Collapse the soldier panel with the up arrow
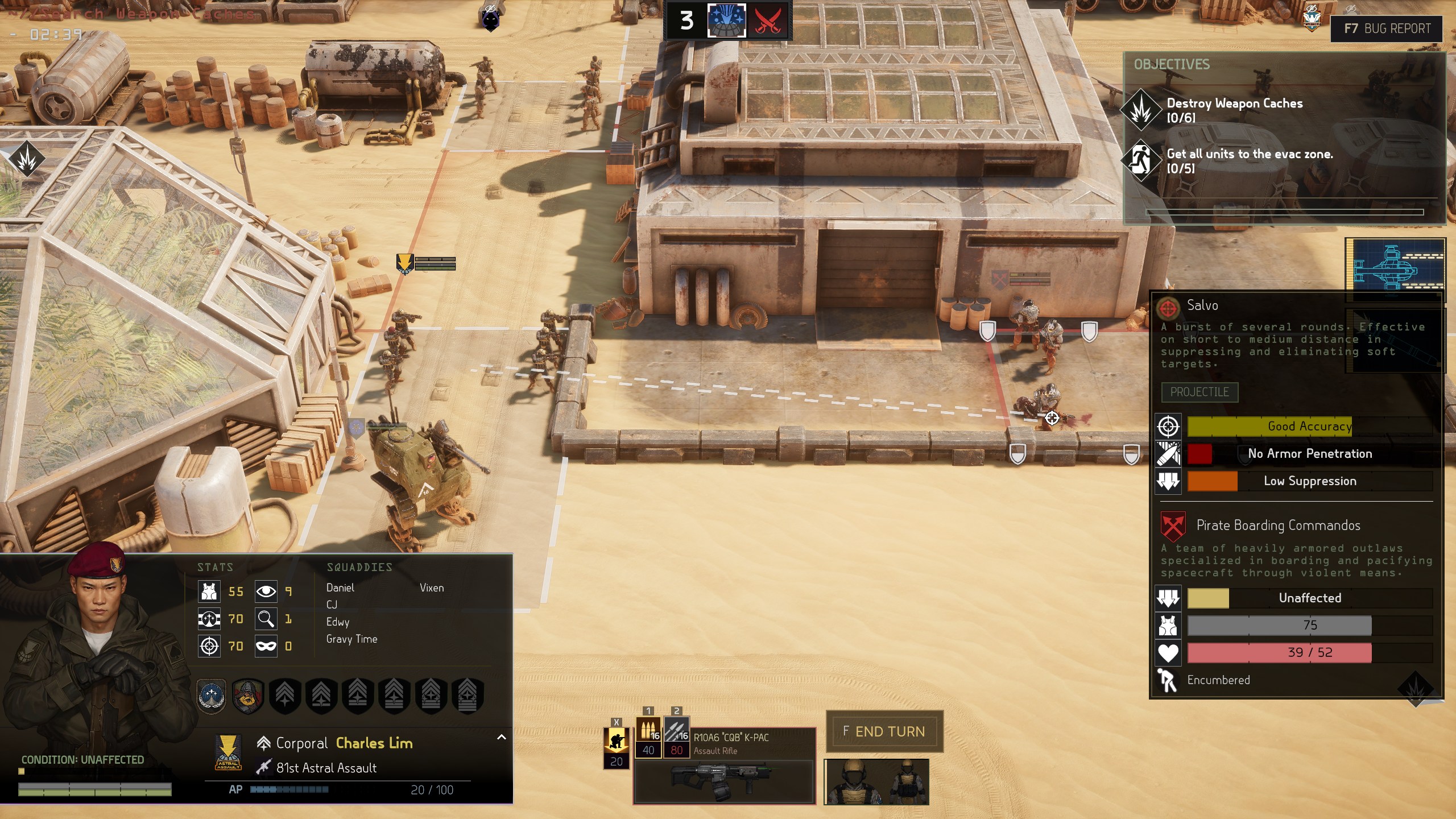This screenshot has width=1456, height=819. coord(501,737)
